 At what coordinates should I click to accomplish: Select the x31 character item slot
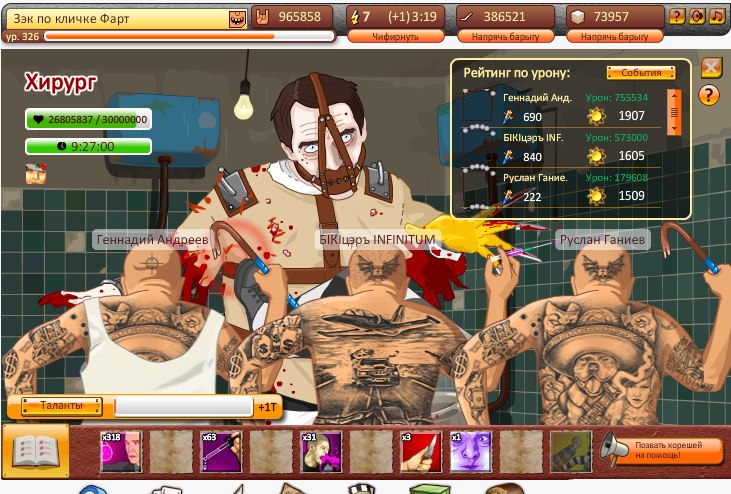(x=321, y=451)
